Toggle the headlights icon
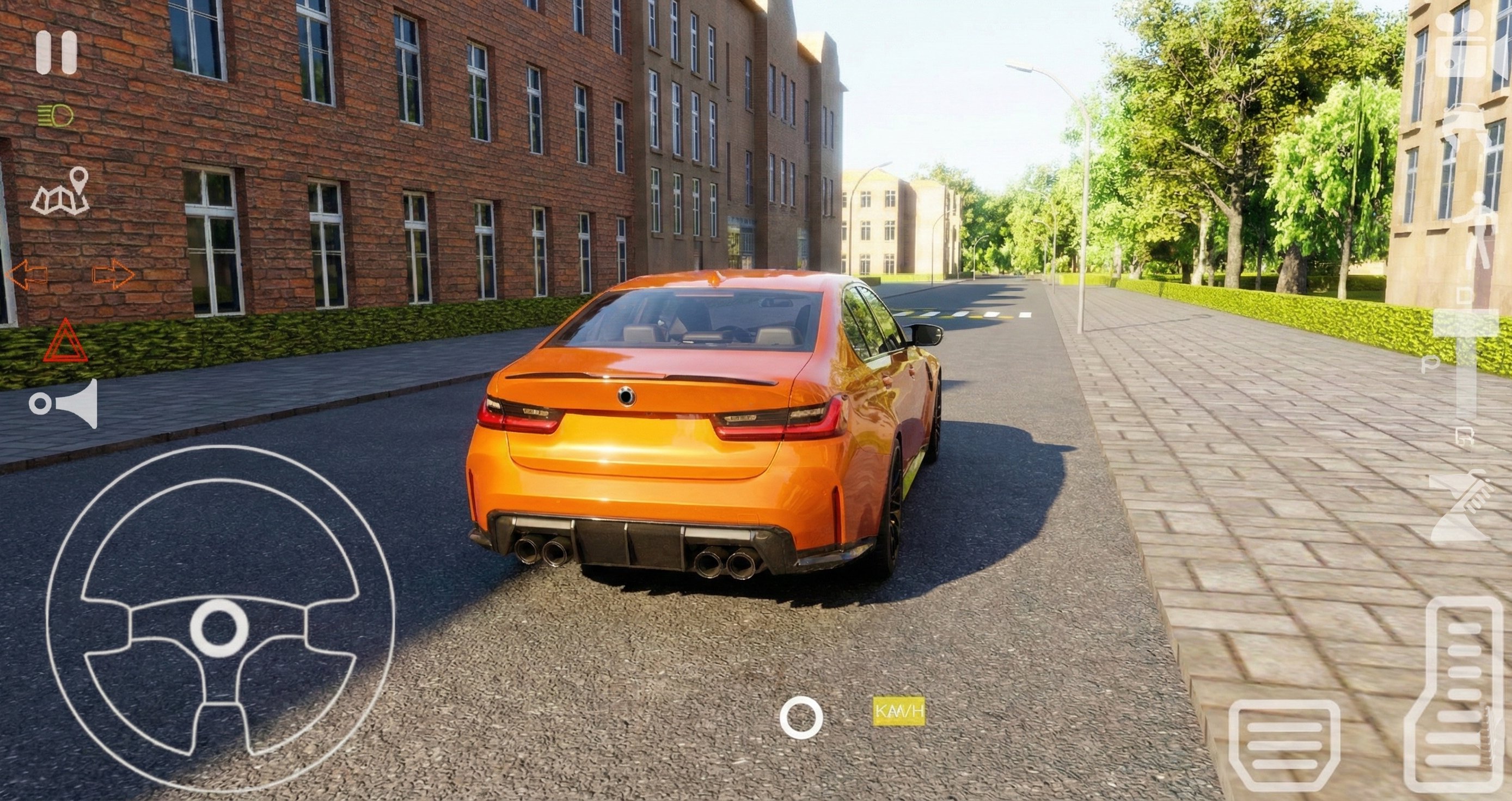 (56, 115)
